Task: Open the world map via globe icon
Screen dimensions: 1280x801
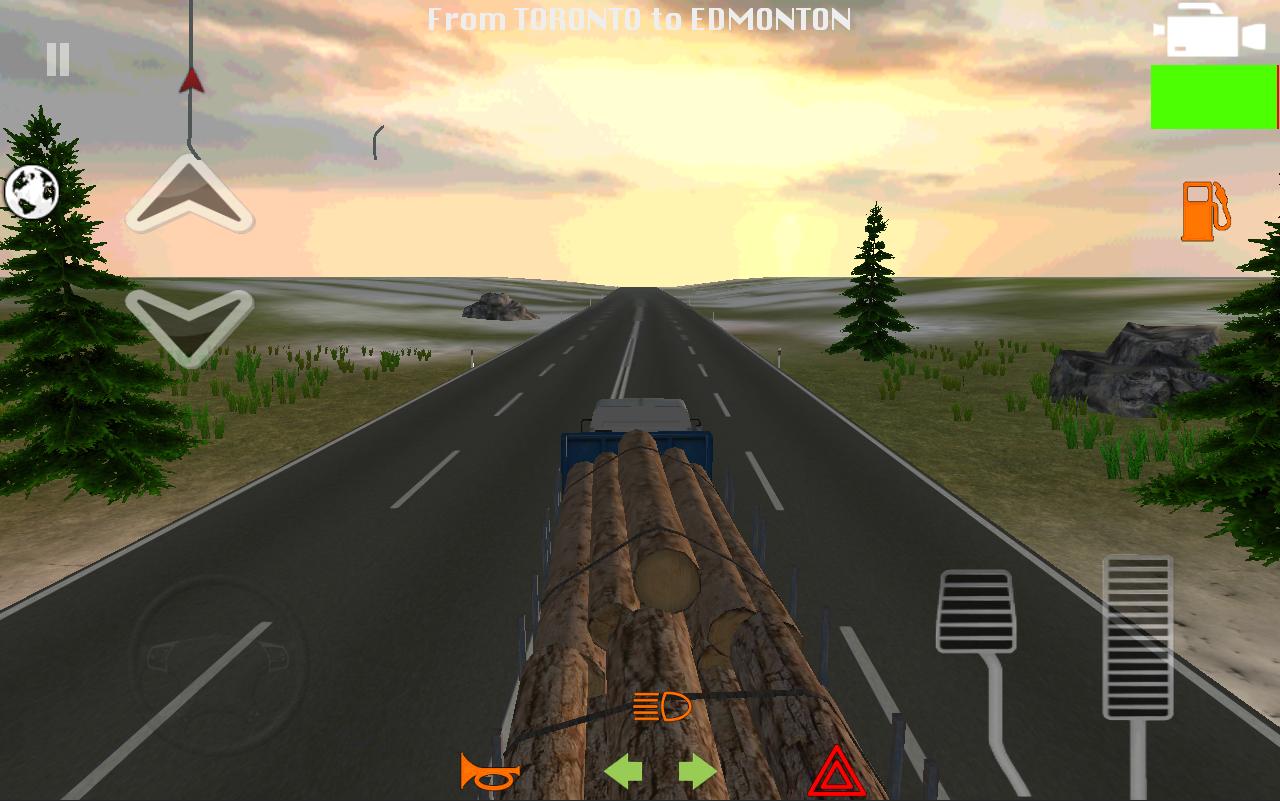Action: (x=33, y=193)
